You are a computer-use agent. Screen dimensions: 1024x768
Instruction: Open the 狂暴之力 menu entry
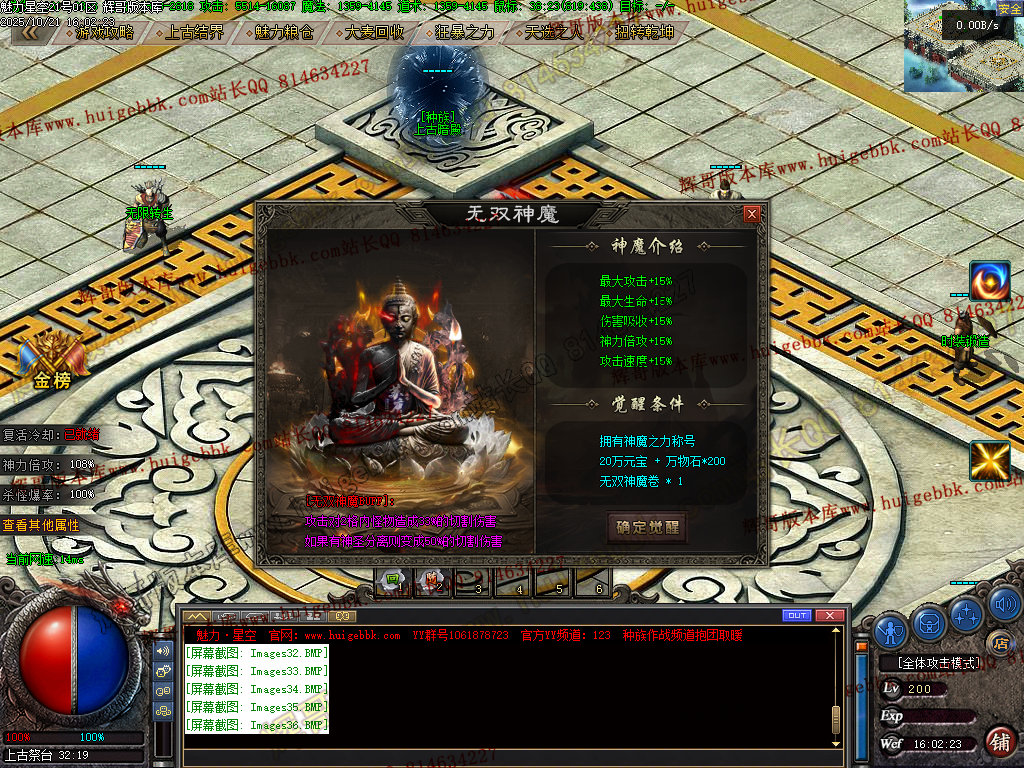tap(464, 32)
